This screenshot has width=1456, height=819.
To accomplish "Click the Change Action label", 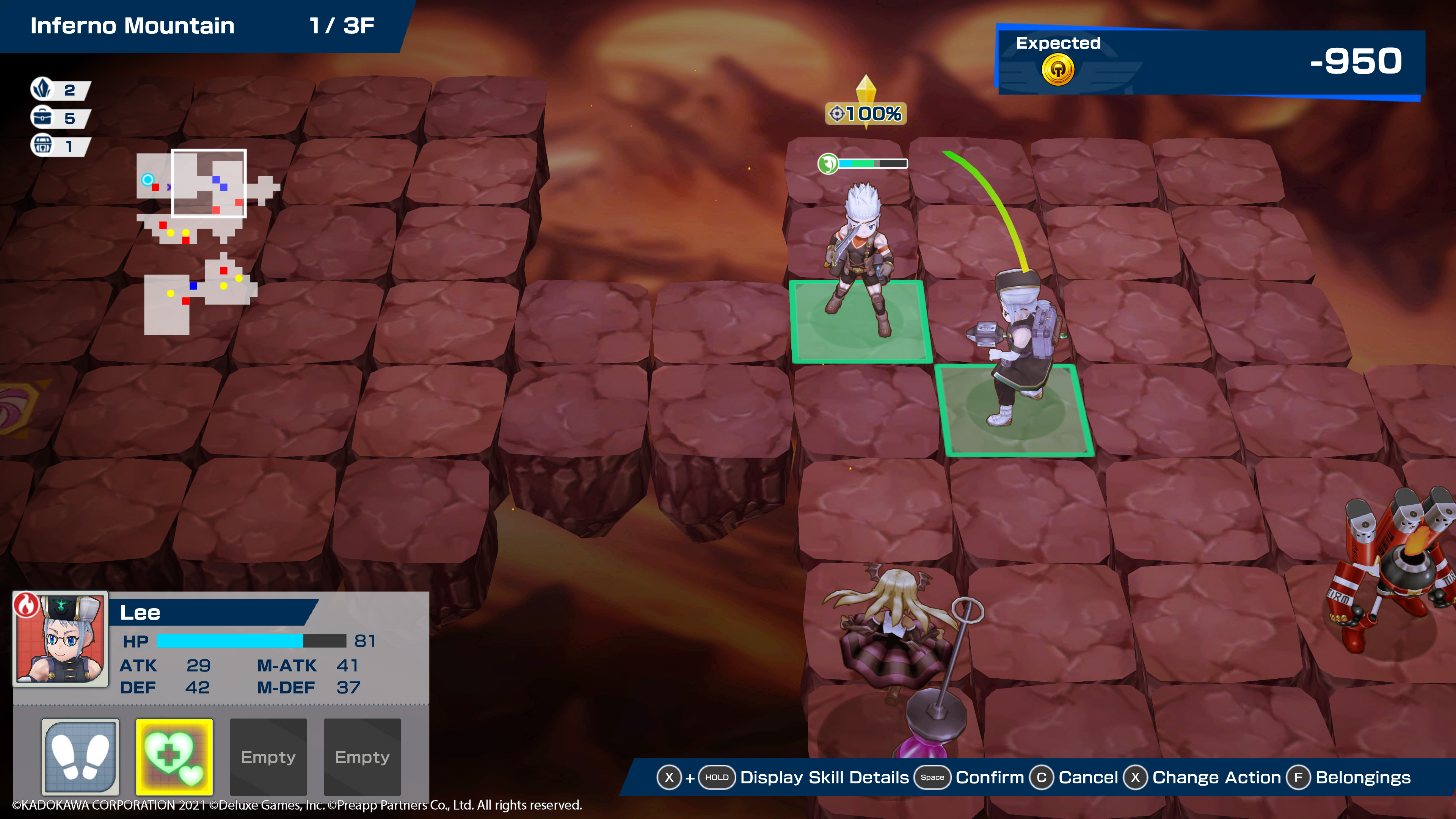I will click(x=1216, y=778).
